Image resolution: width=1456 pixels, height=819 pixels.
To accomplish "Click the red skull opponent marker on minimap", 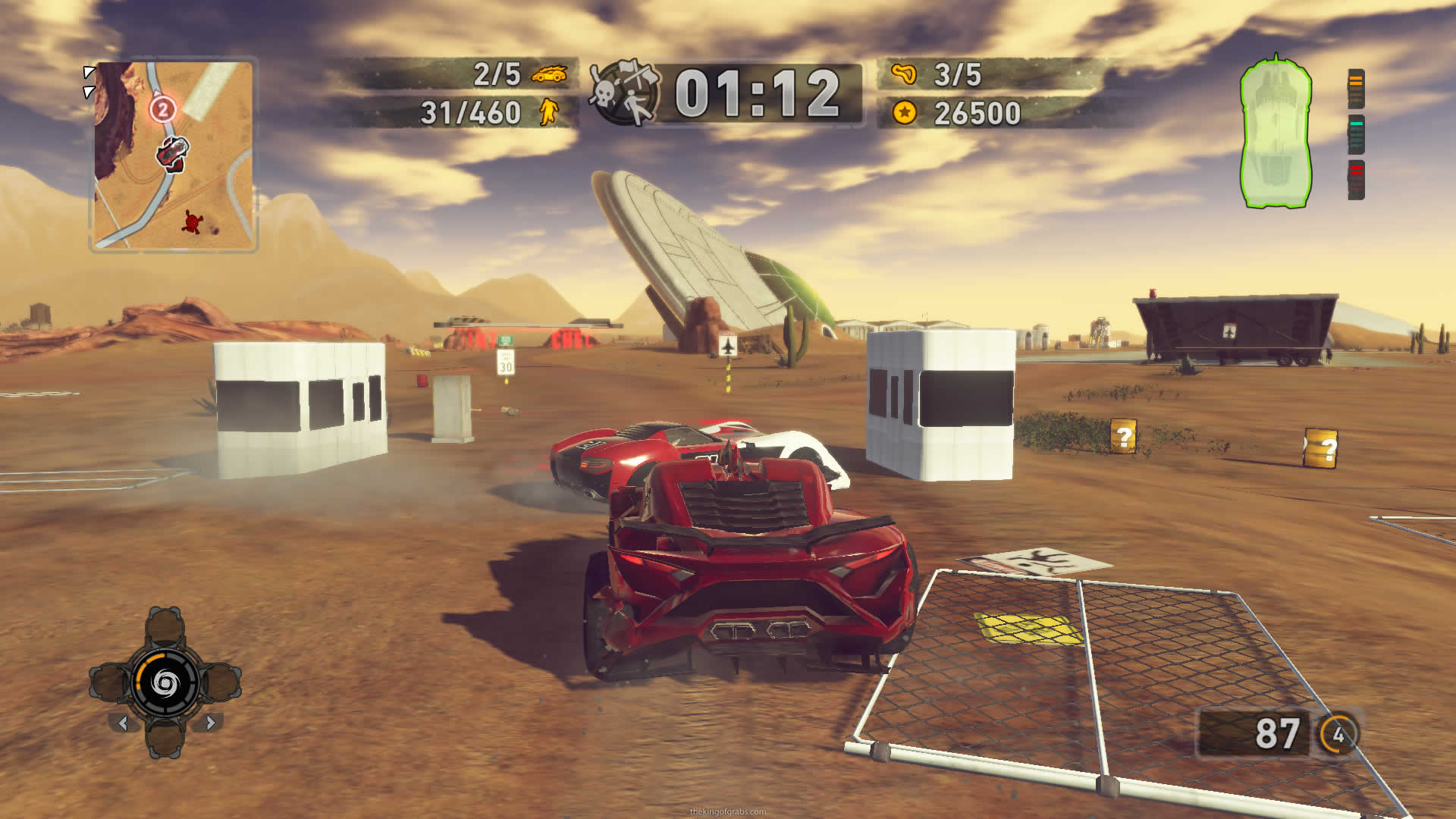I will tap(193, 222).
